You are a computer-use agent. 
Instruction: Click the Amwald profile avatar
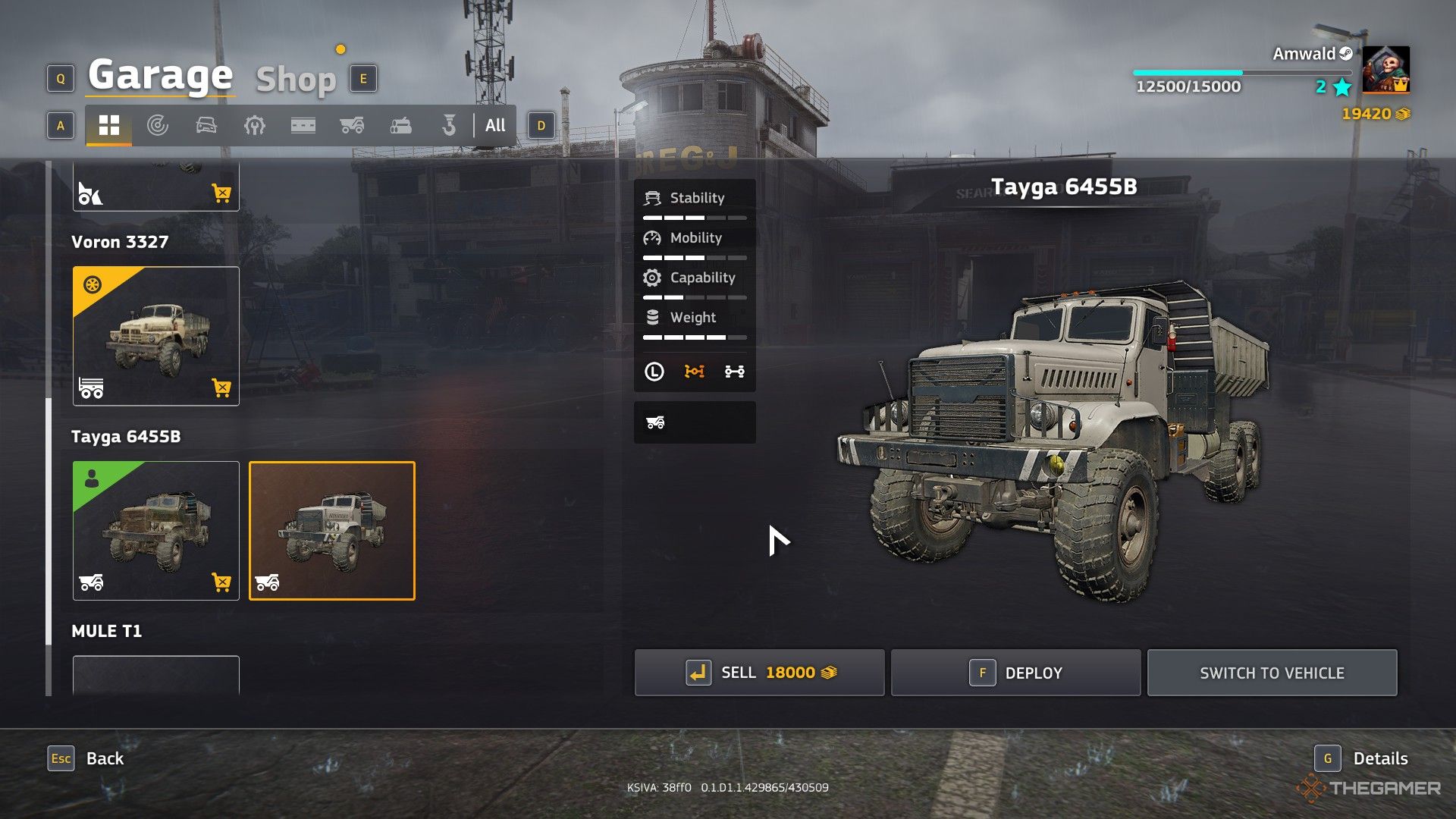click(x=1385, y=69)
